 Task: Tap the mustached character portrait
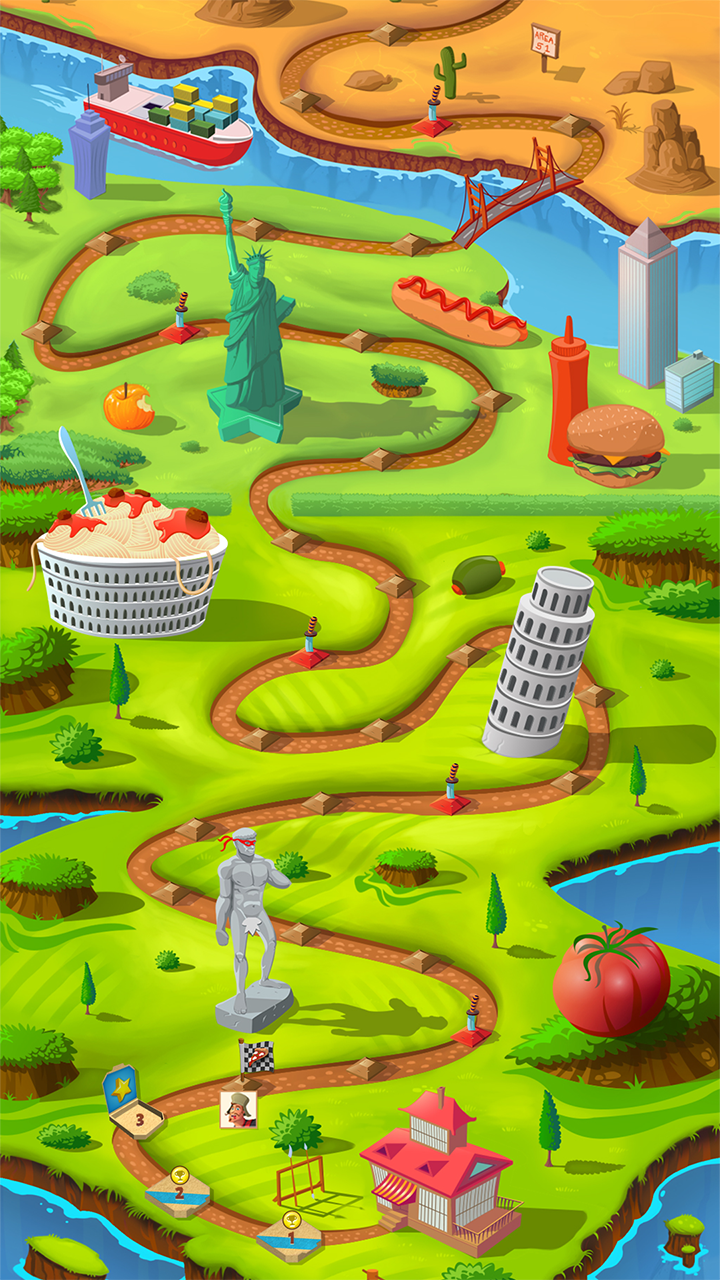[238, 1108]
